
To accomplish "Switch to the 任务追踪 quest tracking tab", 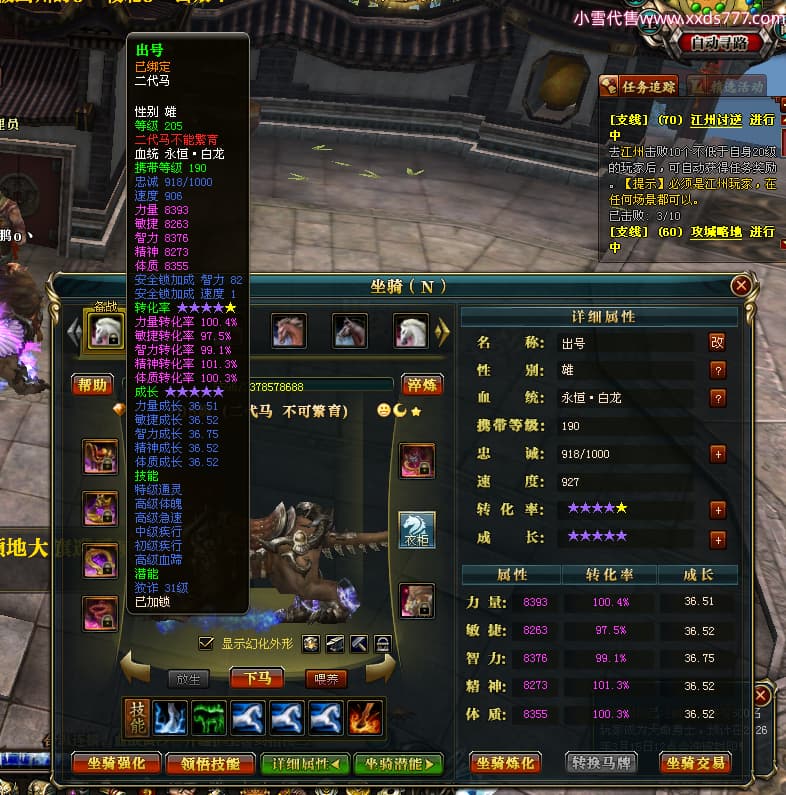I will pyautogui.click(x=640, y=86).
